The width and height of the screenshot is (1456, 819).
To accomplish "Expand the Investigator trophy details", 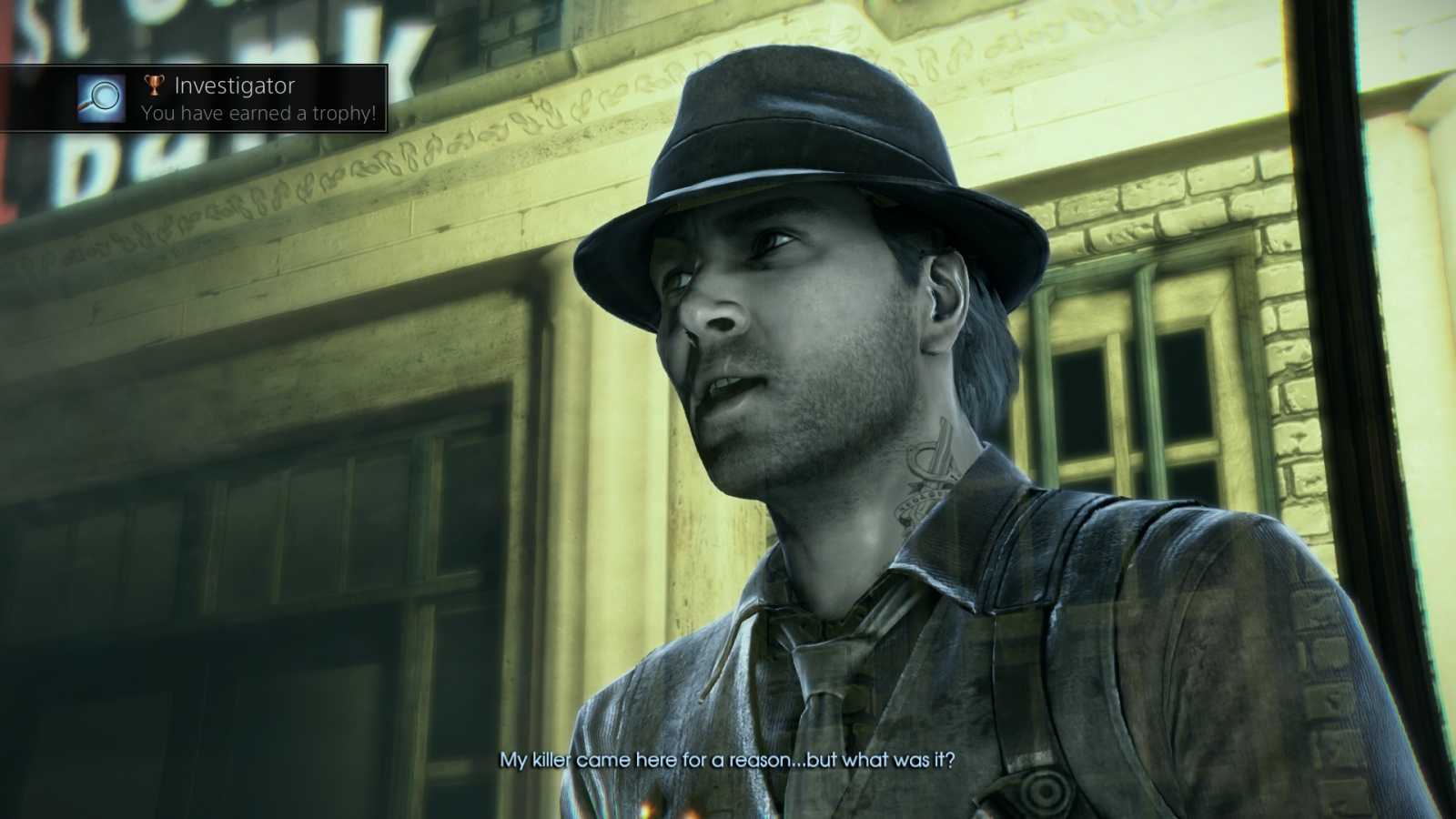I will tap(237, 85).
